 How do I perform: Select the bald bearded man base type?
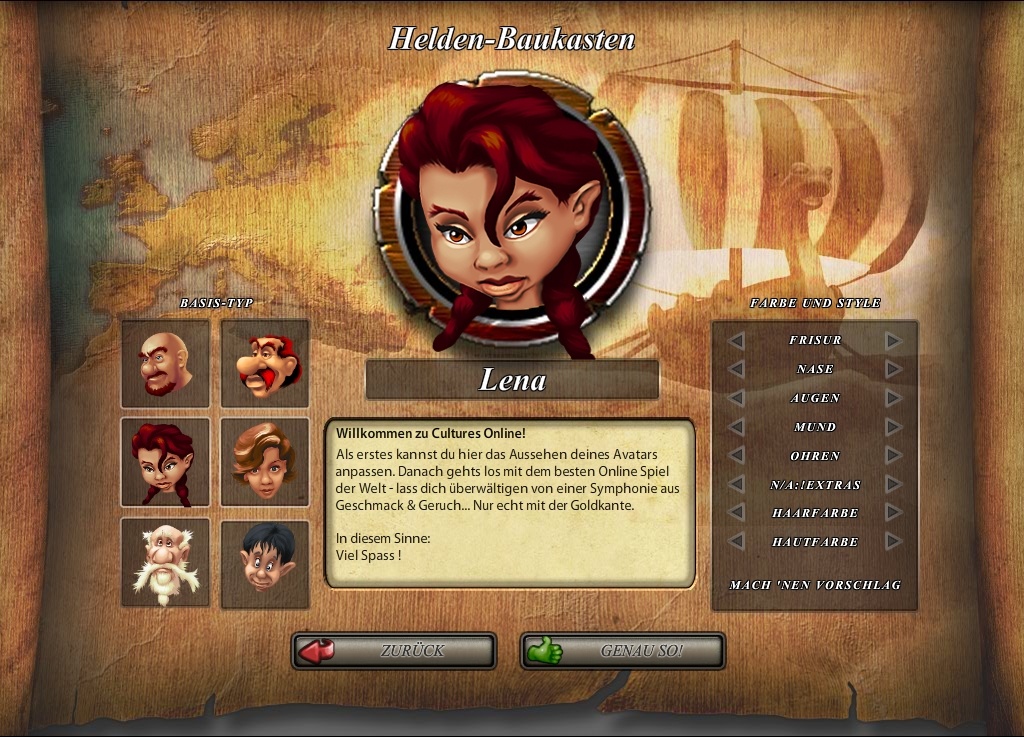(x=165, y=363)
